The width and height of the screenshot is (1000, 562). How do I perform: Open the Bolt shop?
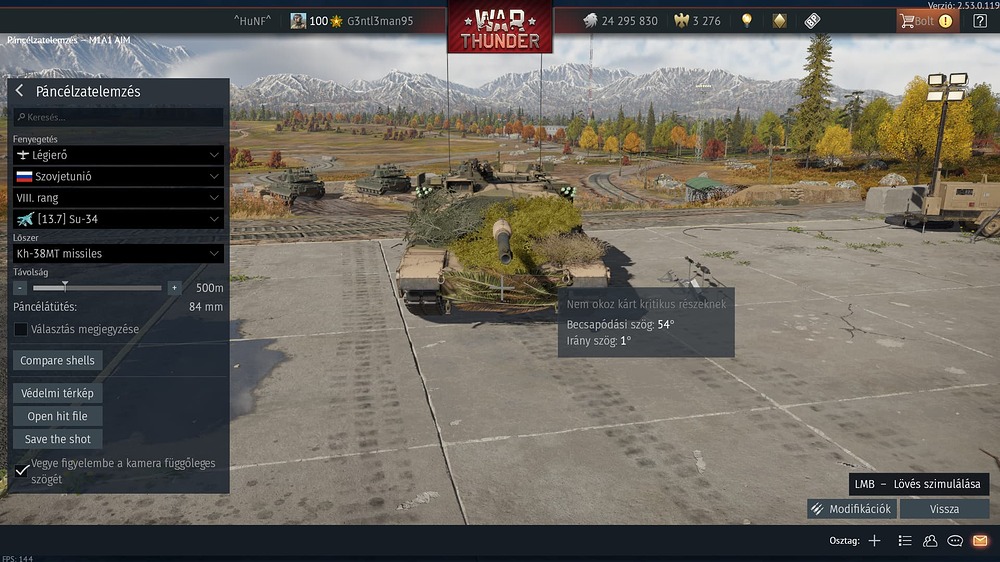point(926,21)
